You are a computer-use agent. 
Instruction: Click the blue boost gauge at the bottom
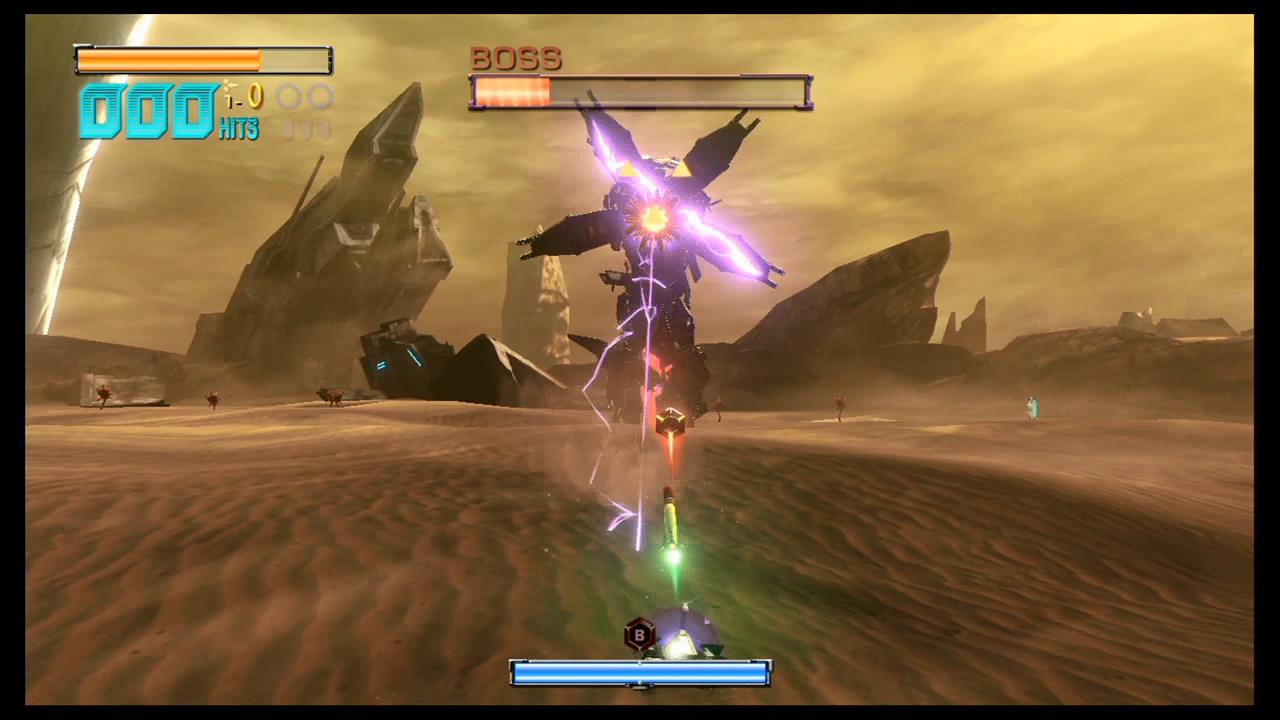click(x=640, y=674)
